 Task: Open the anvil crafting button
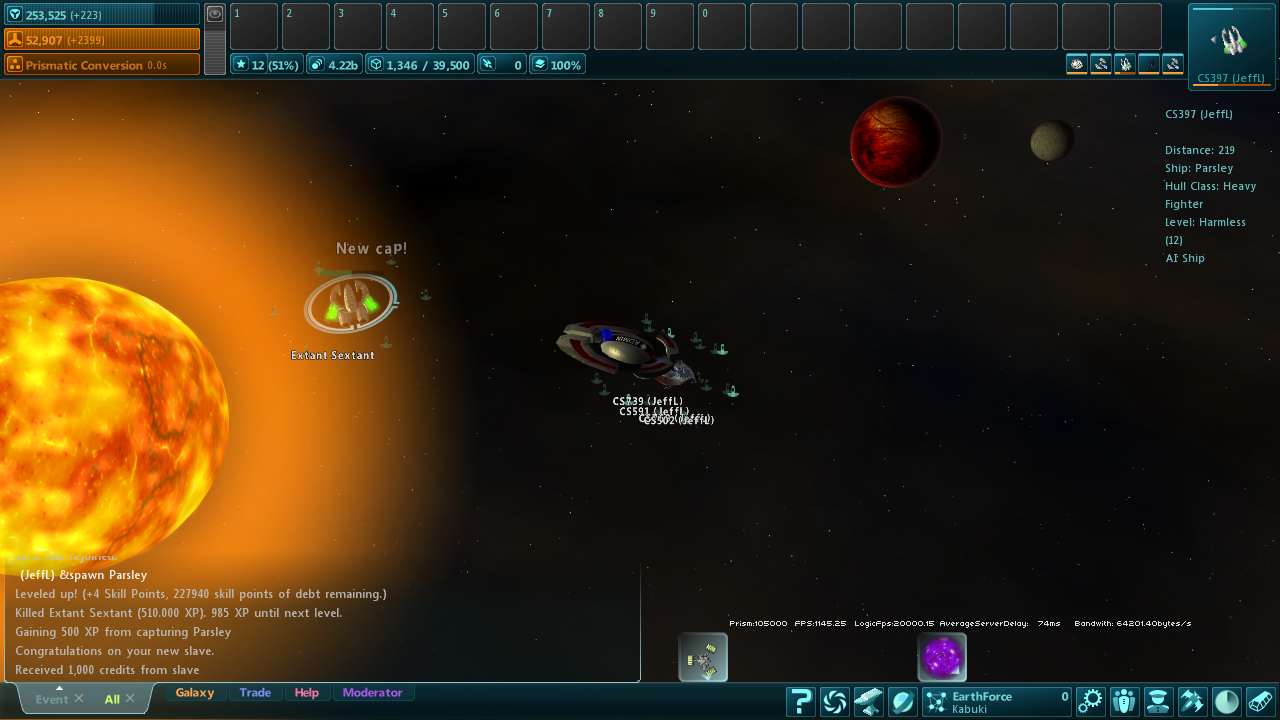click(x=868, y=701)
